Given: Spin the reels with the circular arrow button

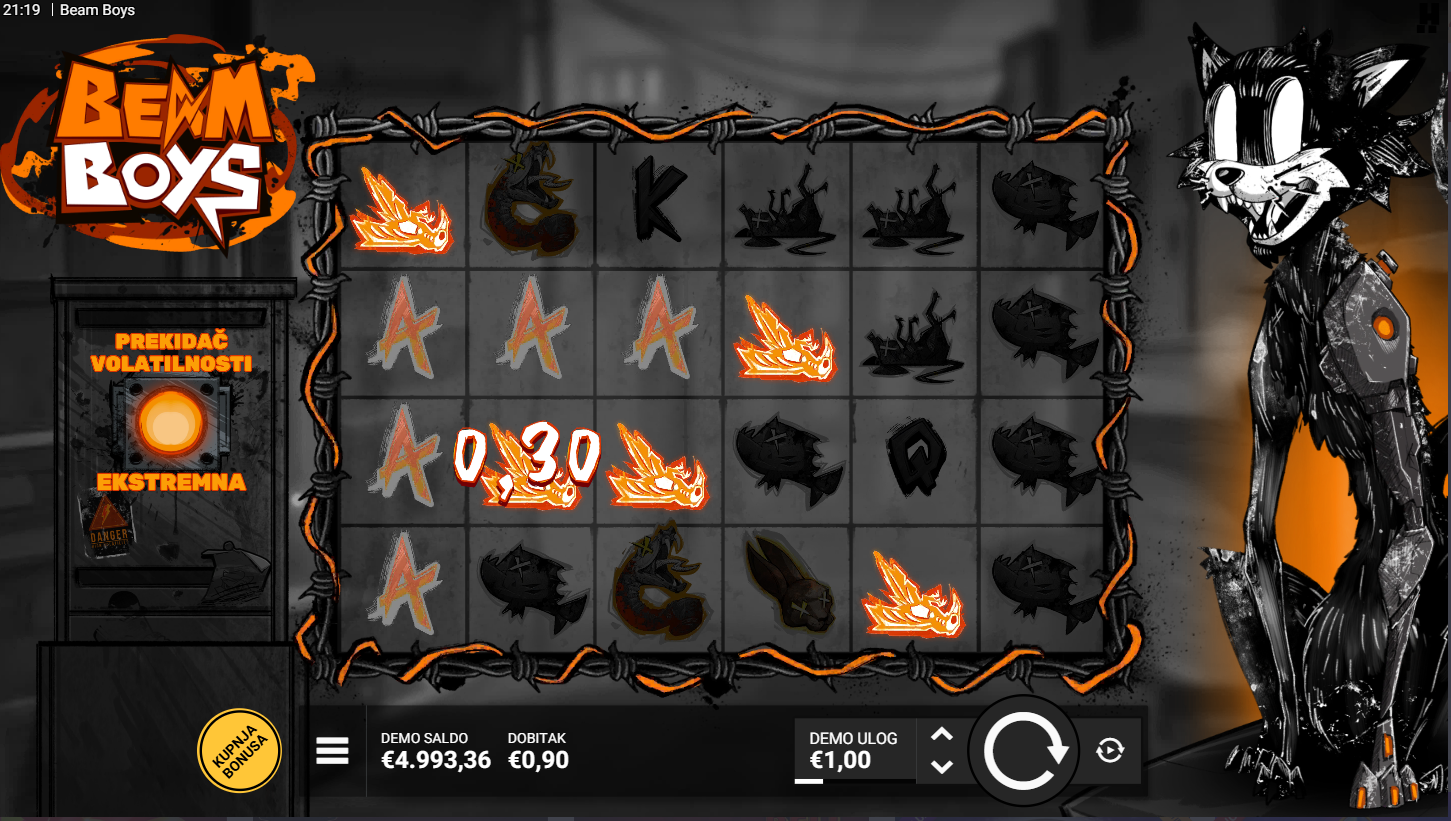Looking at the screenshot, I should point(1025,751).
